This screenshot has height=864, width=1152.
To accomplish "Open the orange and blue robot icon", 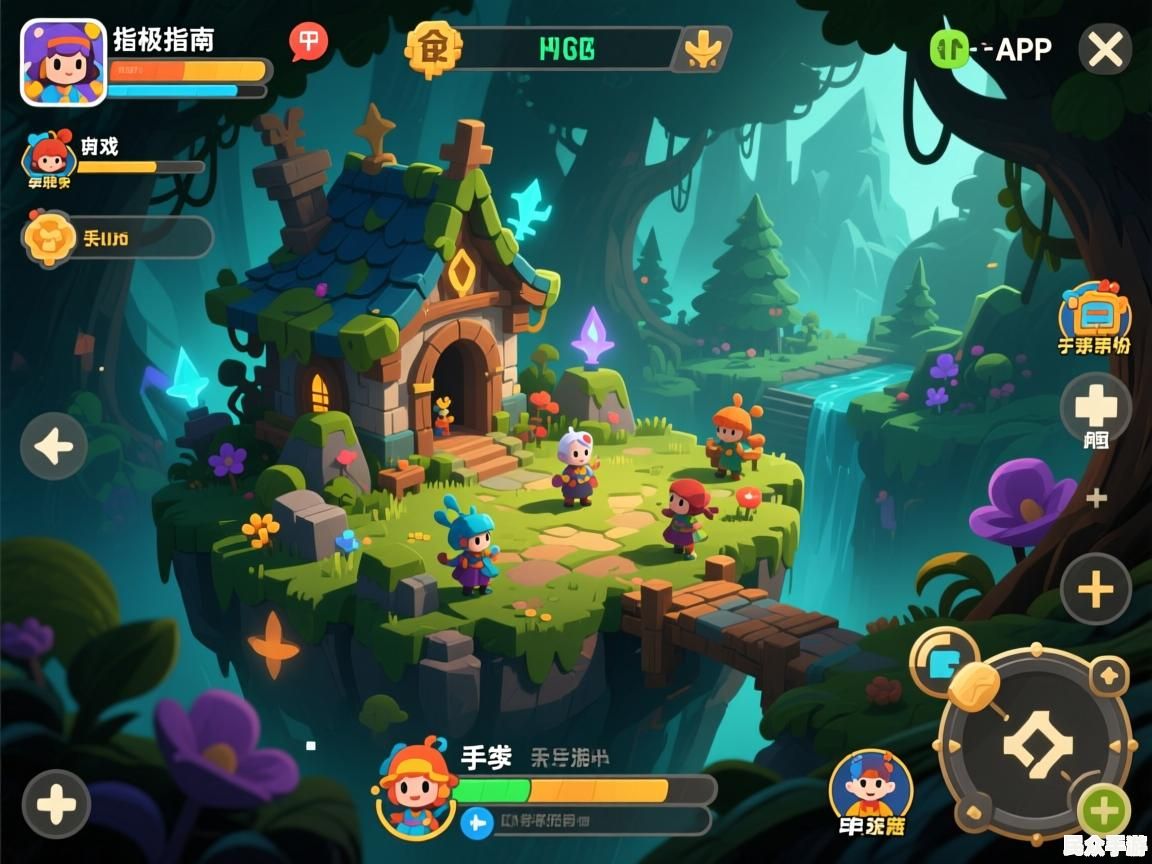I will point(1095,314).
